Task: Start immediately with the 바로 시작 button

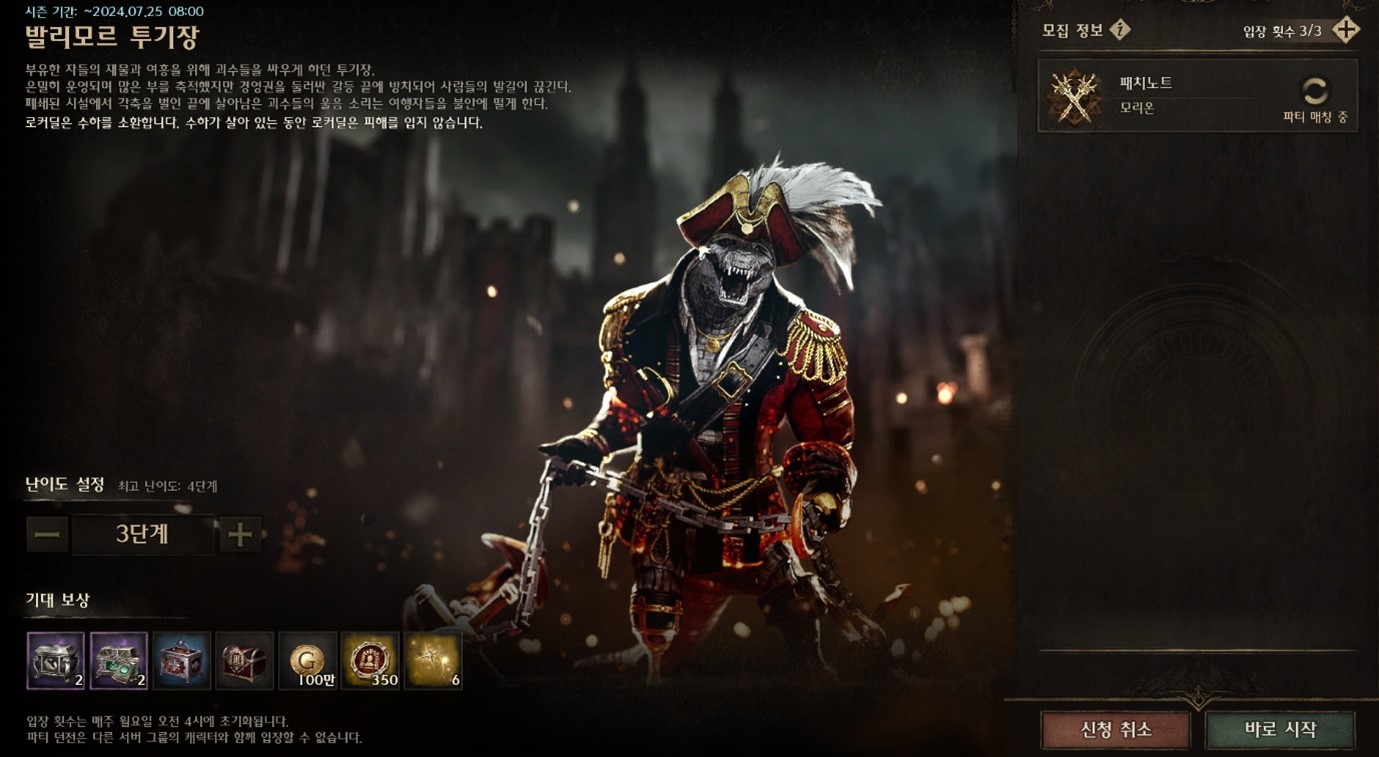Action: pos(1280,730)
